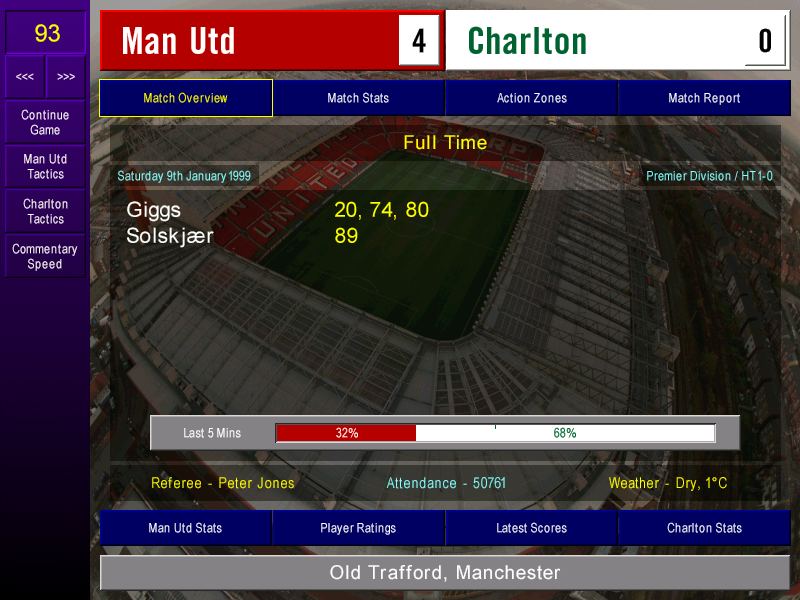Click the Continue Game button
The image size is (800, 600).
(x=45, y=122)
